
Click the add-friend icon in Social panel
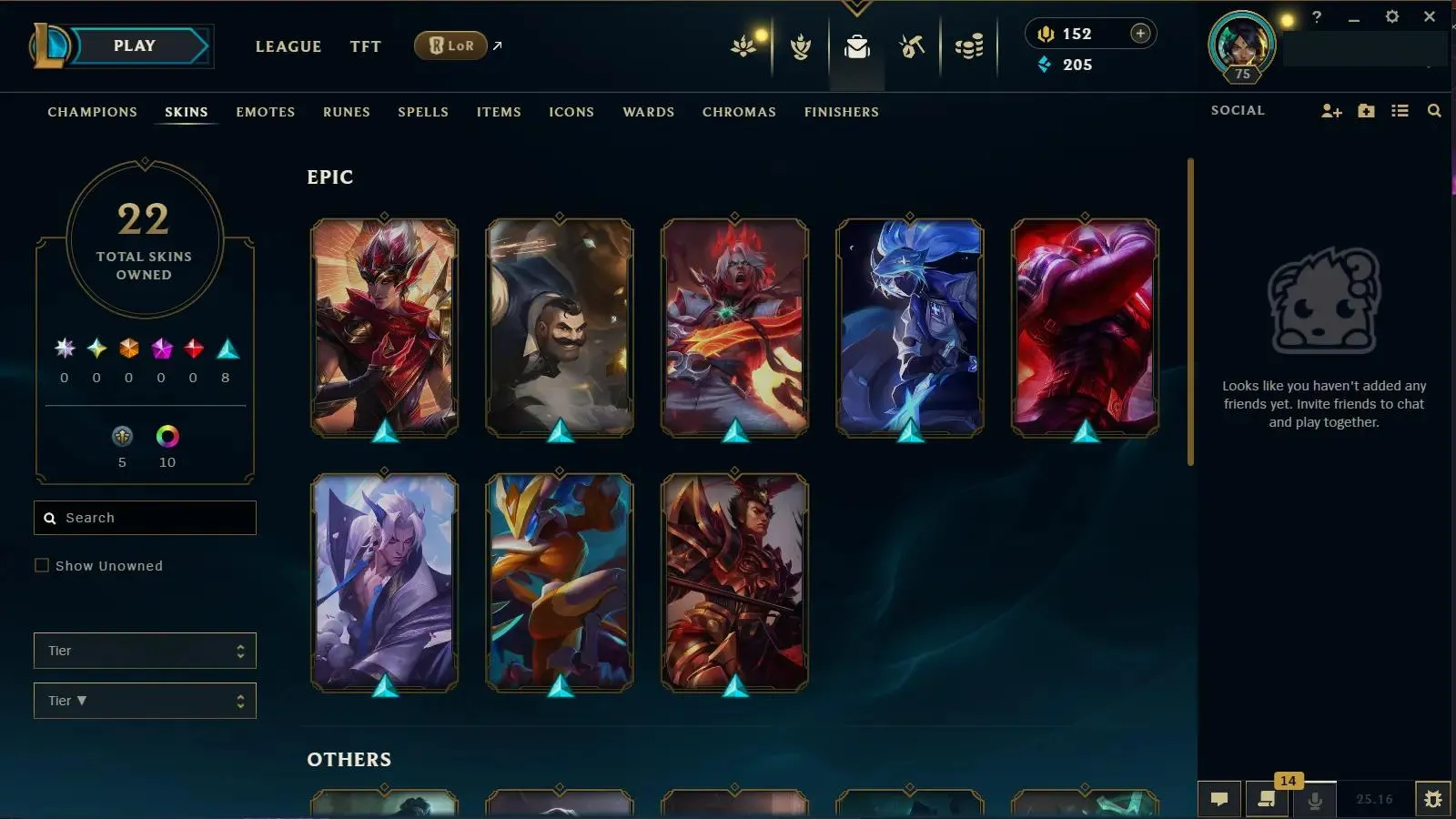click(1331, 110)
